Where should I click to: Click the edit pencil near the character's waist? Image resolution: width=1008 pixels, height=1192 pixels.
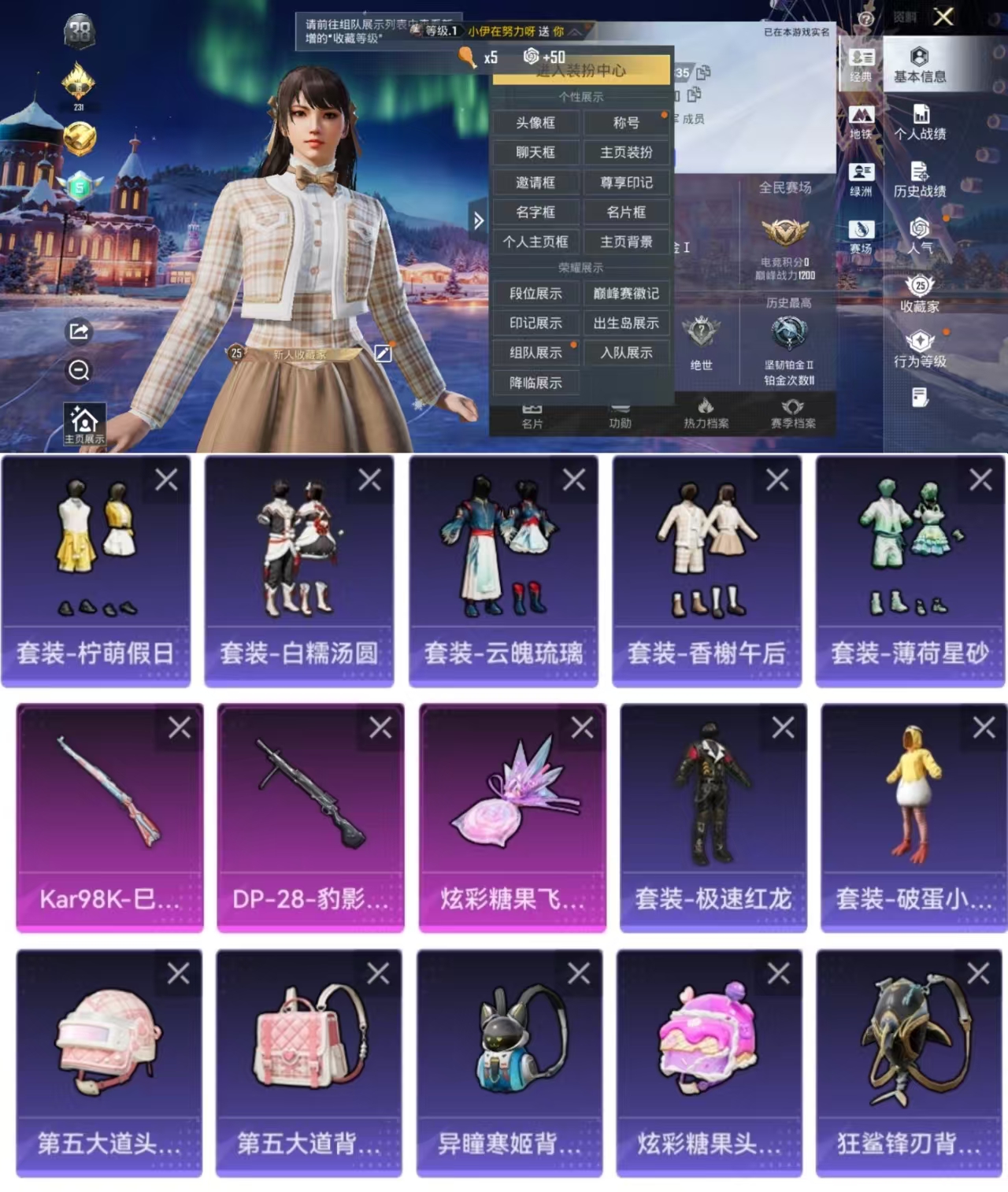[384, 354]
